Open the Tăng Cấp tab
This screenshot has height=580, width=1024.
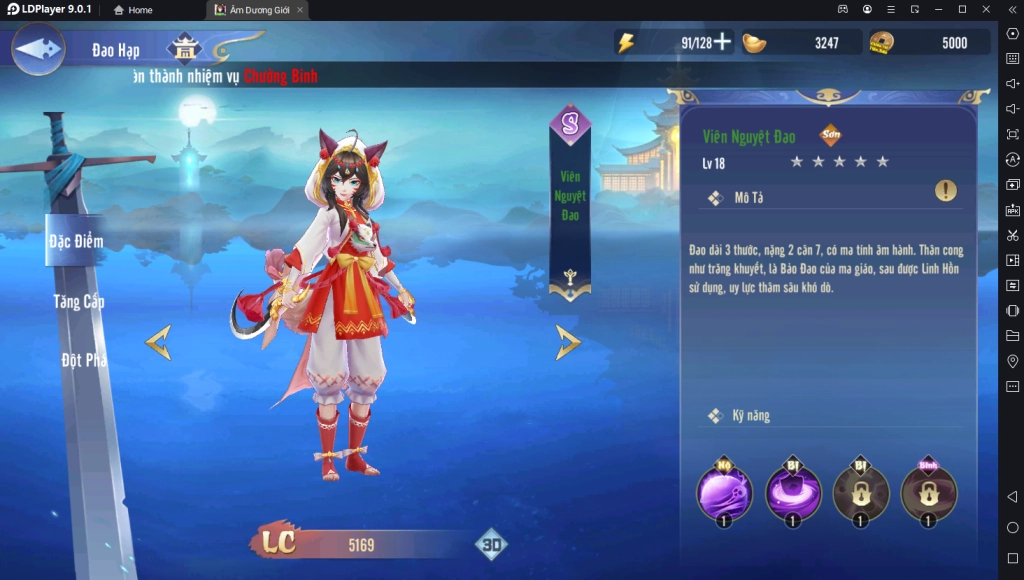coord(79,301)
